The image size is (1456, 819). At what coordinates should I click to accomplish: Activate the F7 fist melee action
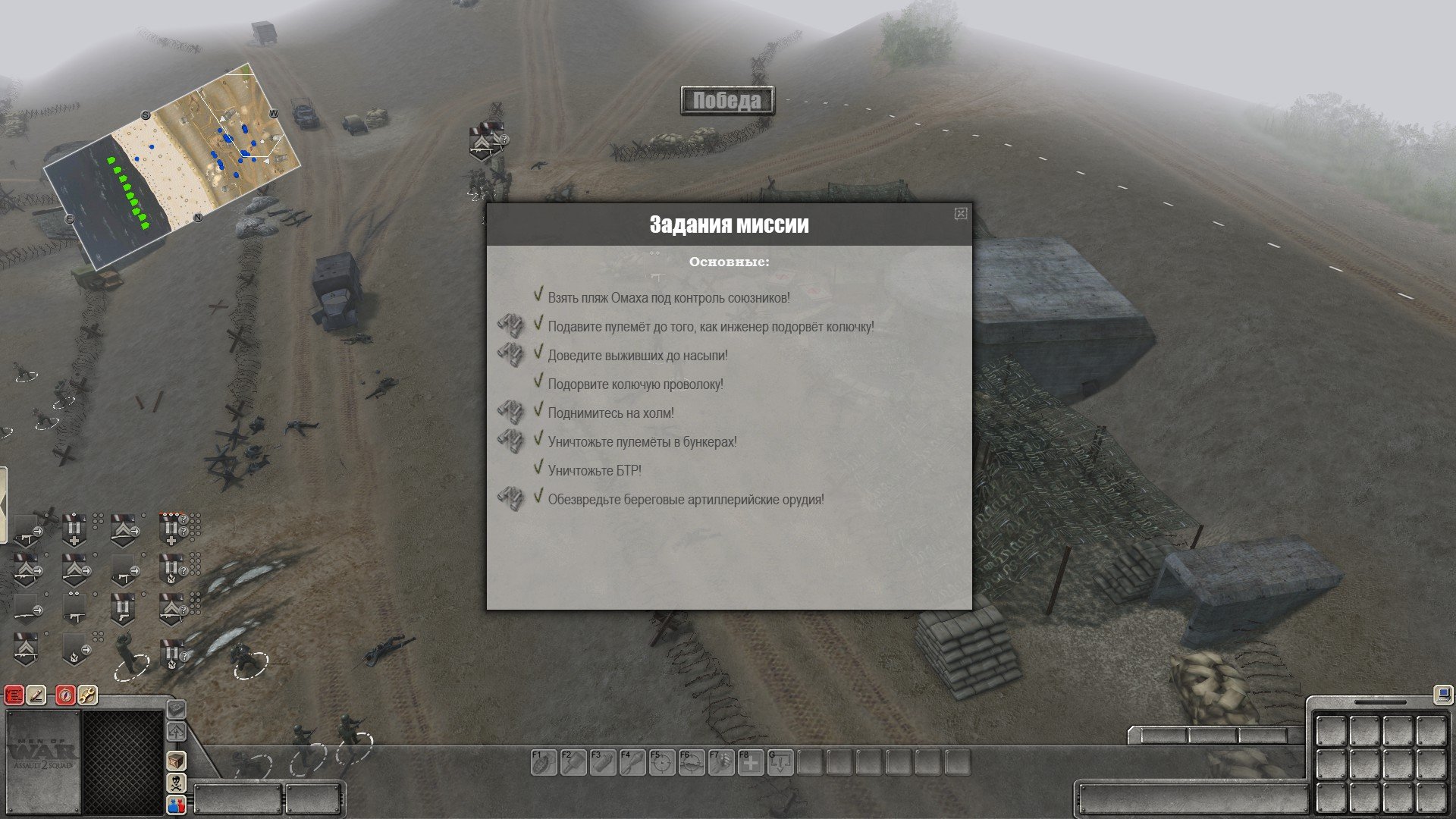point(721,762)
